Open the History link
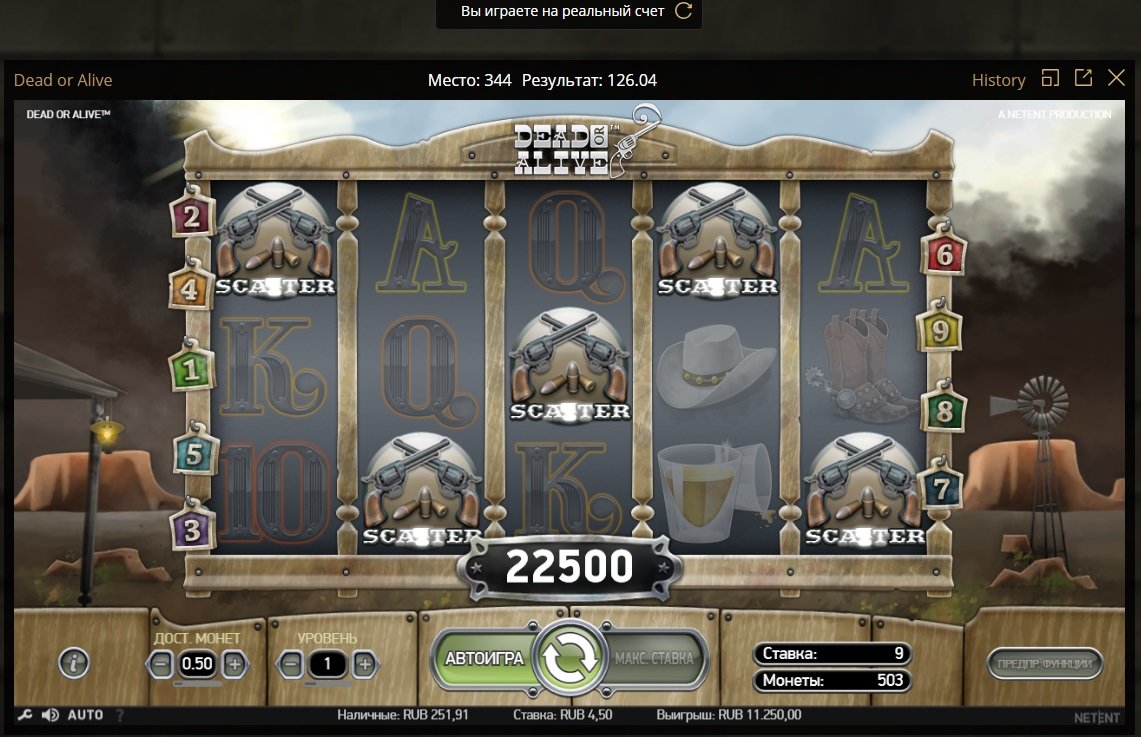Viewport: 1141px width, 737px height. (998, 80)
